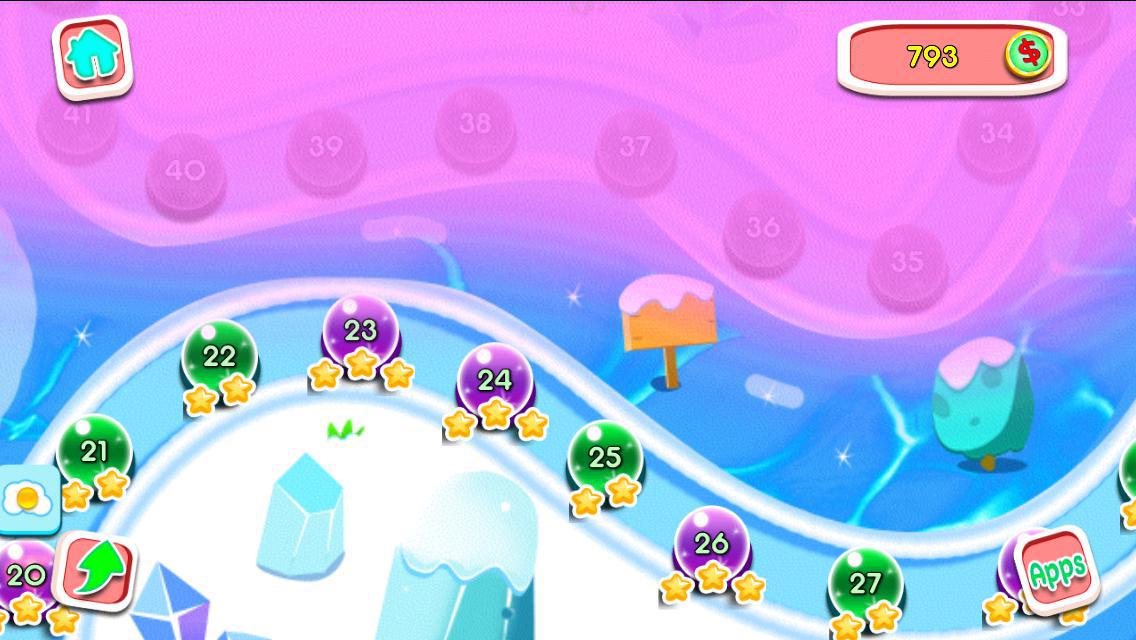The image size is (1136, 640).
Task: Go to the home screen
Action: point(92,57)
